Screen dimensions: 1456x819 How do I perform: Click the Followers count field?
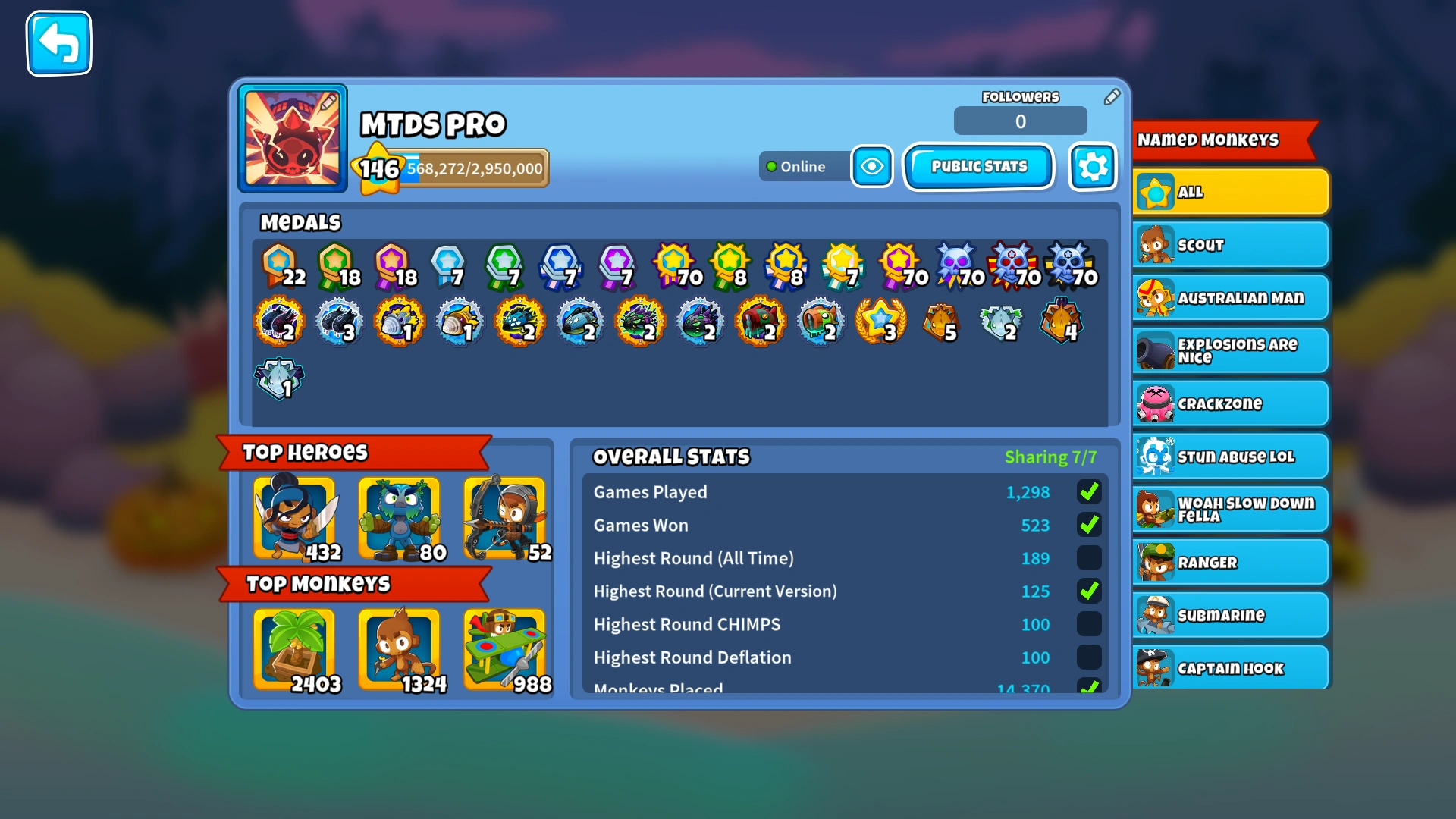[1020, 121]
